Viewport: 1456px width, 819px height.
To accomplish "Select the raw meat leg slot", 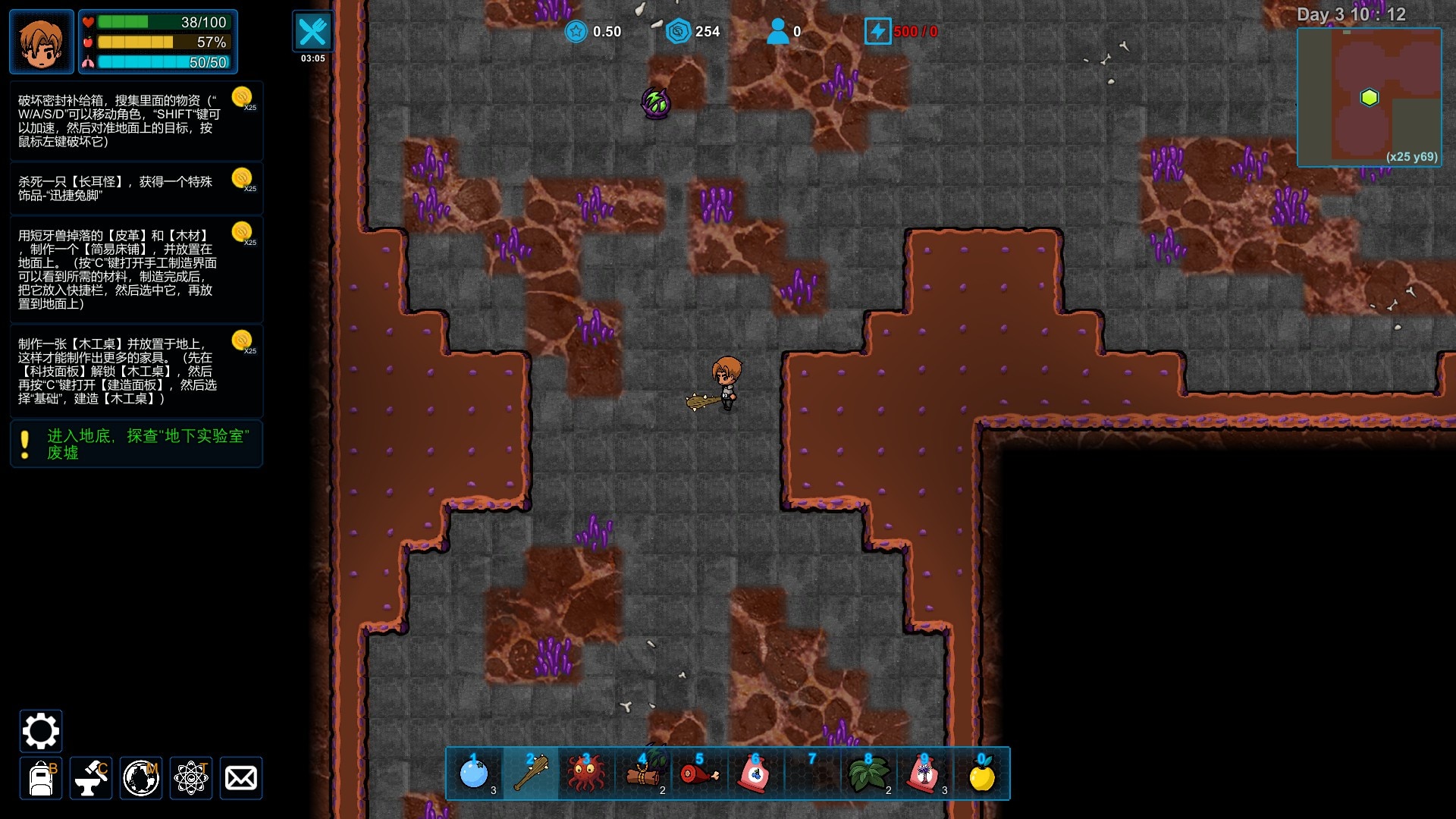I will [x=699, y=774].
